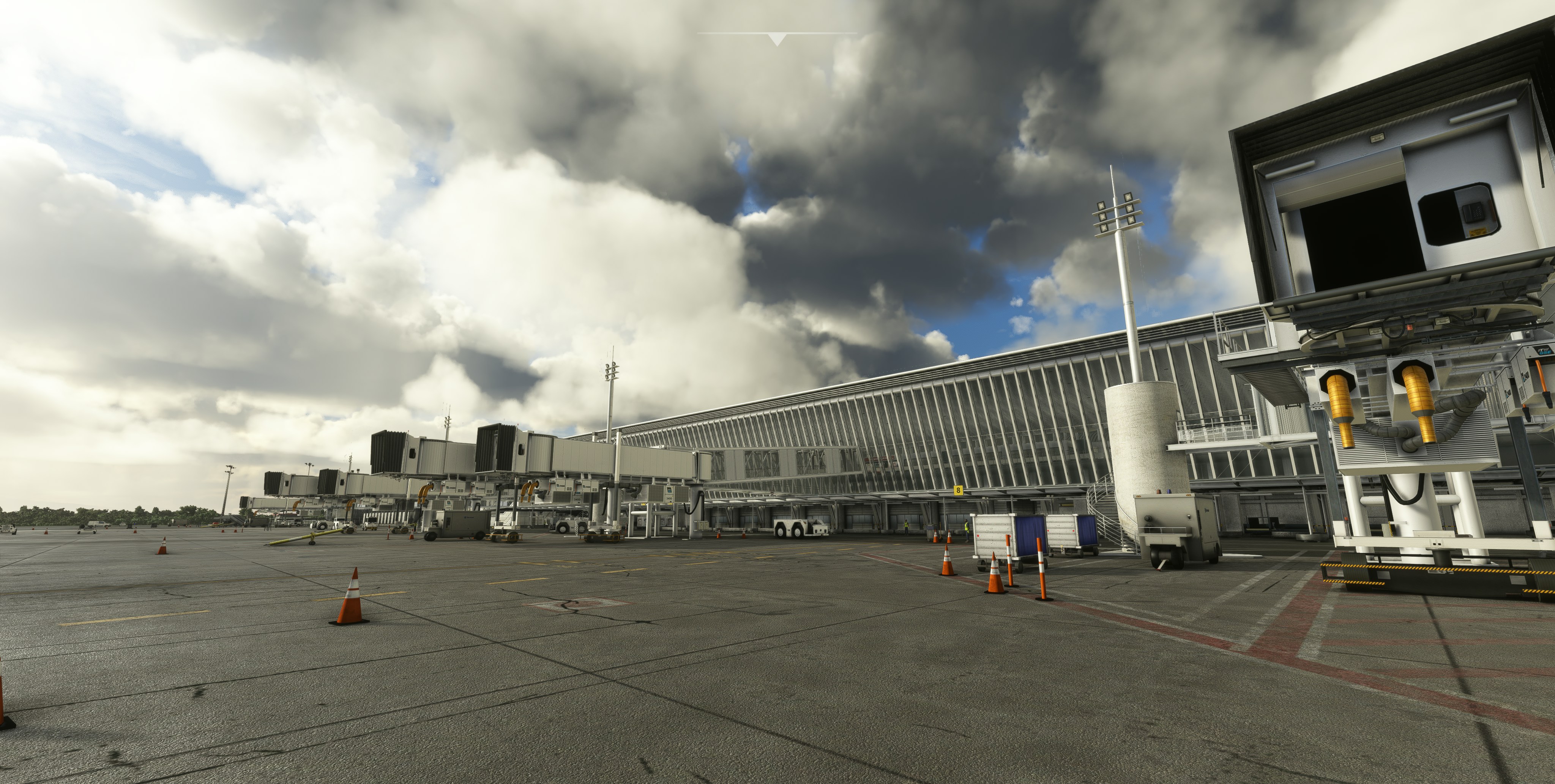
Task: Open the toolbar handle arrow at top
Action: (x=777, y=40)
